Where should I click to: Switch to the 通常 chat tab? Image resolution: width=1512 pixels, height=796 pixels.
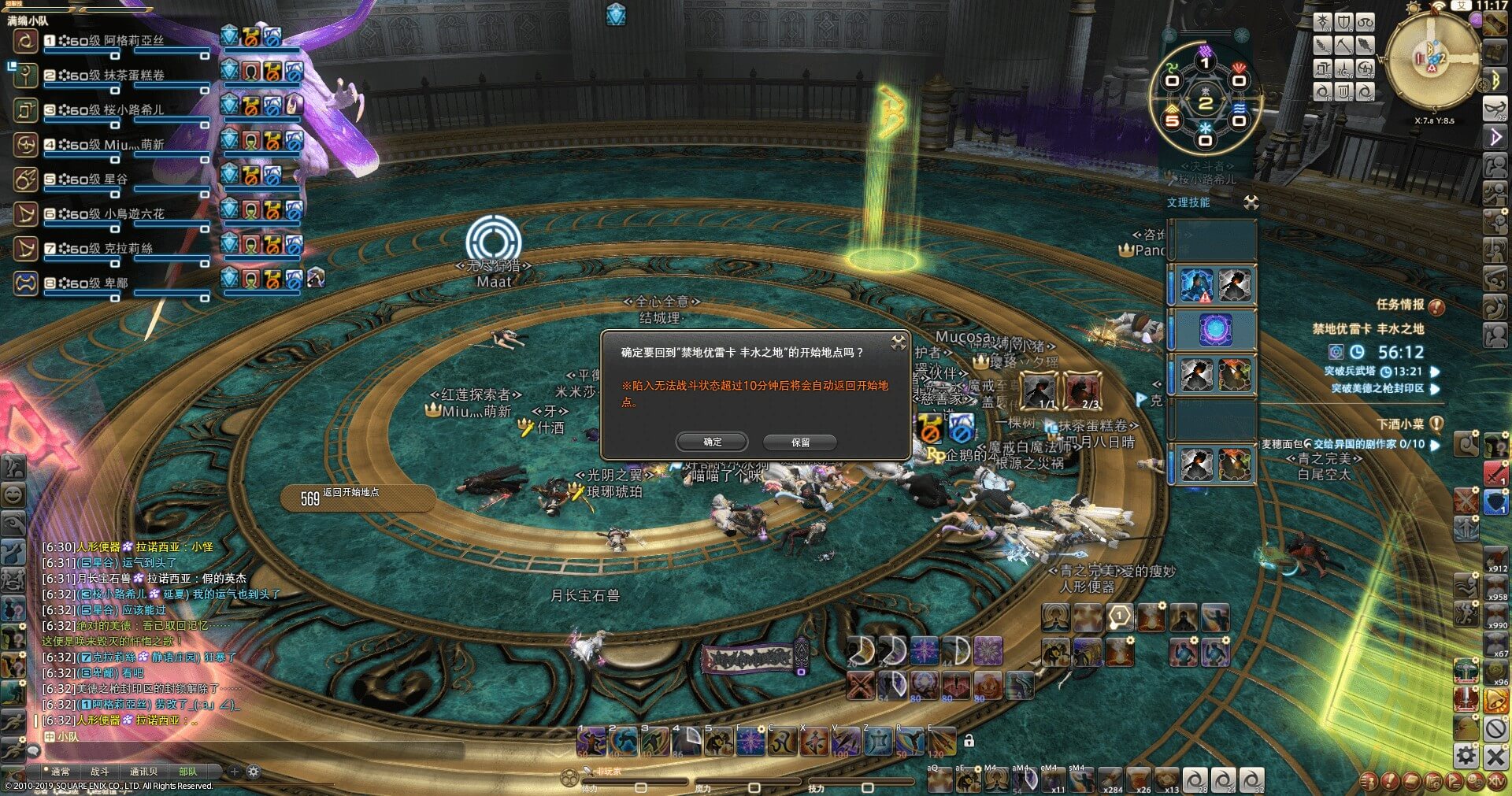tap(60, 772)
